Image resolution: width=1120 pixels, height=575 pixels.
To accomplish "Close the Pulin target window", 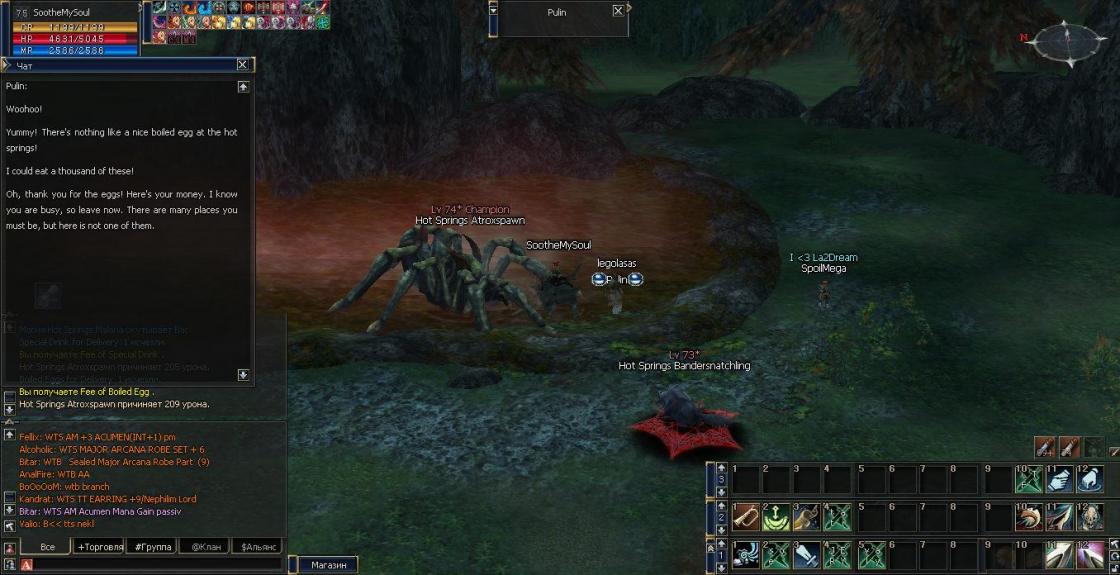I will pyautogui.click(x=618, y=11).
